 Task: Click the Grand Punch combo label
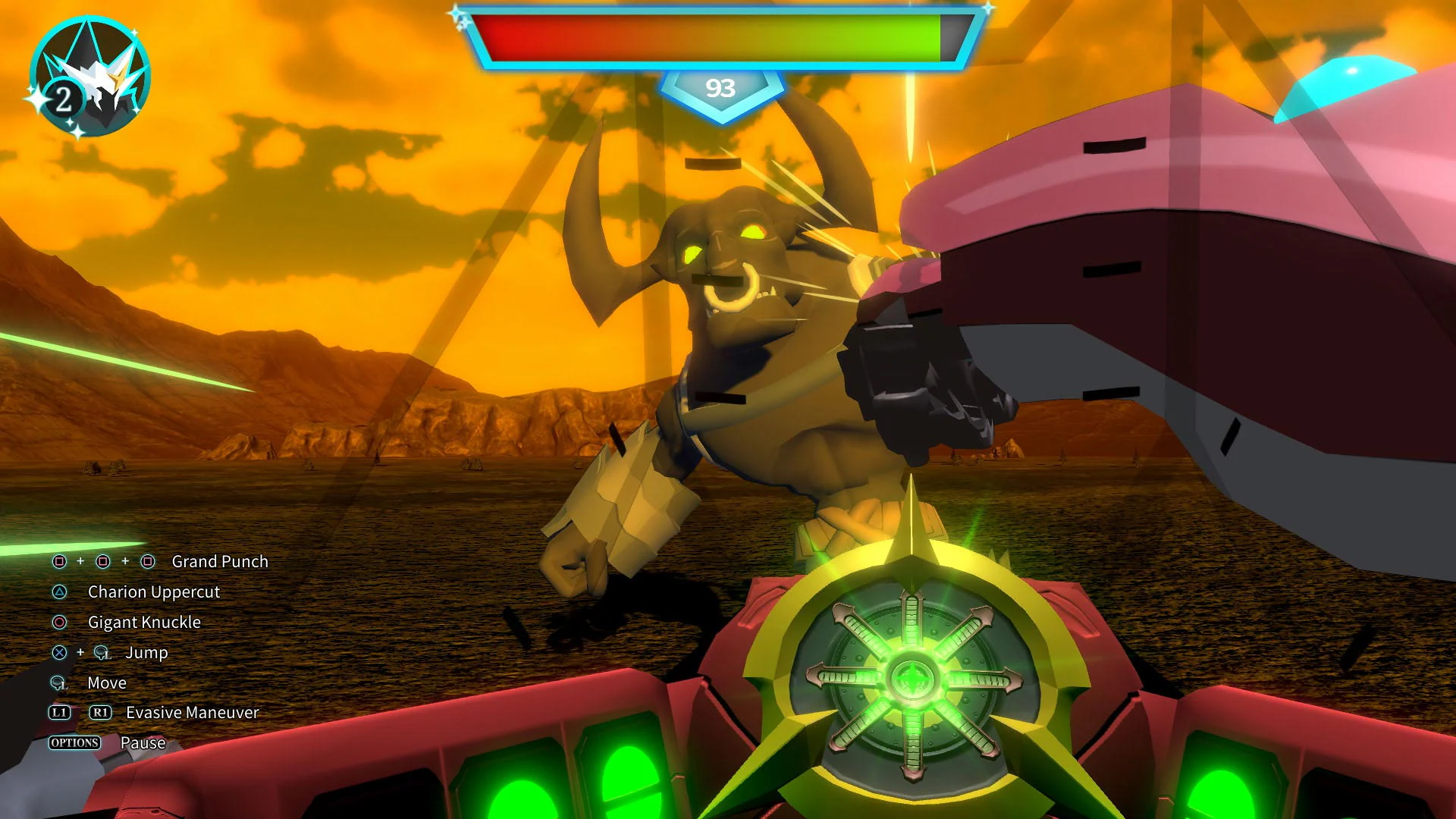coord(219,562)
